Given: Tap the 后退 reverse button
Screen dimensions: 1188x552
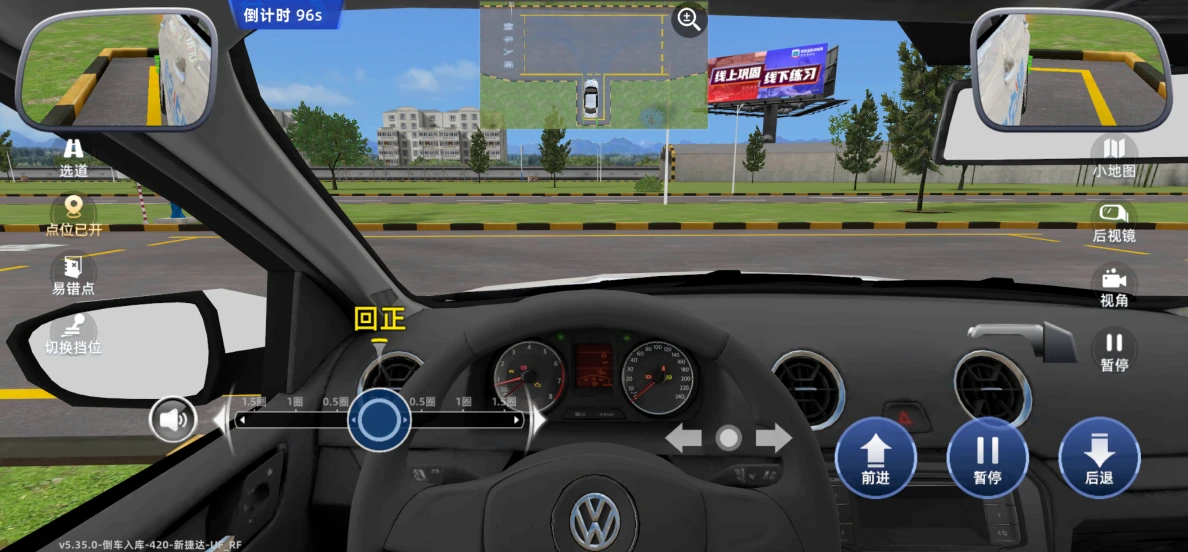Looking at the screenshot, I should (x=1099, y=457).
